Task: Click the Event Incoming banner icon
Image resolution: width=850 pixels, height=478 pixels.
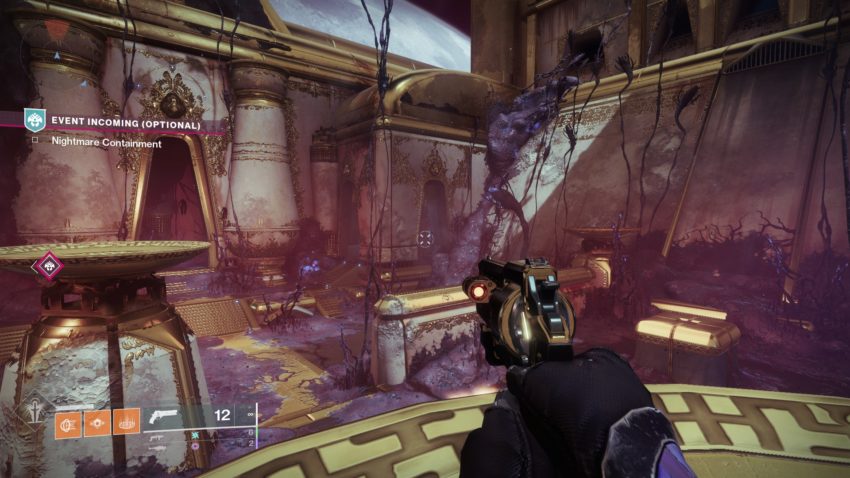Action: click(35, 122)
